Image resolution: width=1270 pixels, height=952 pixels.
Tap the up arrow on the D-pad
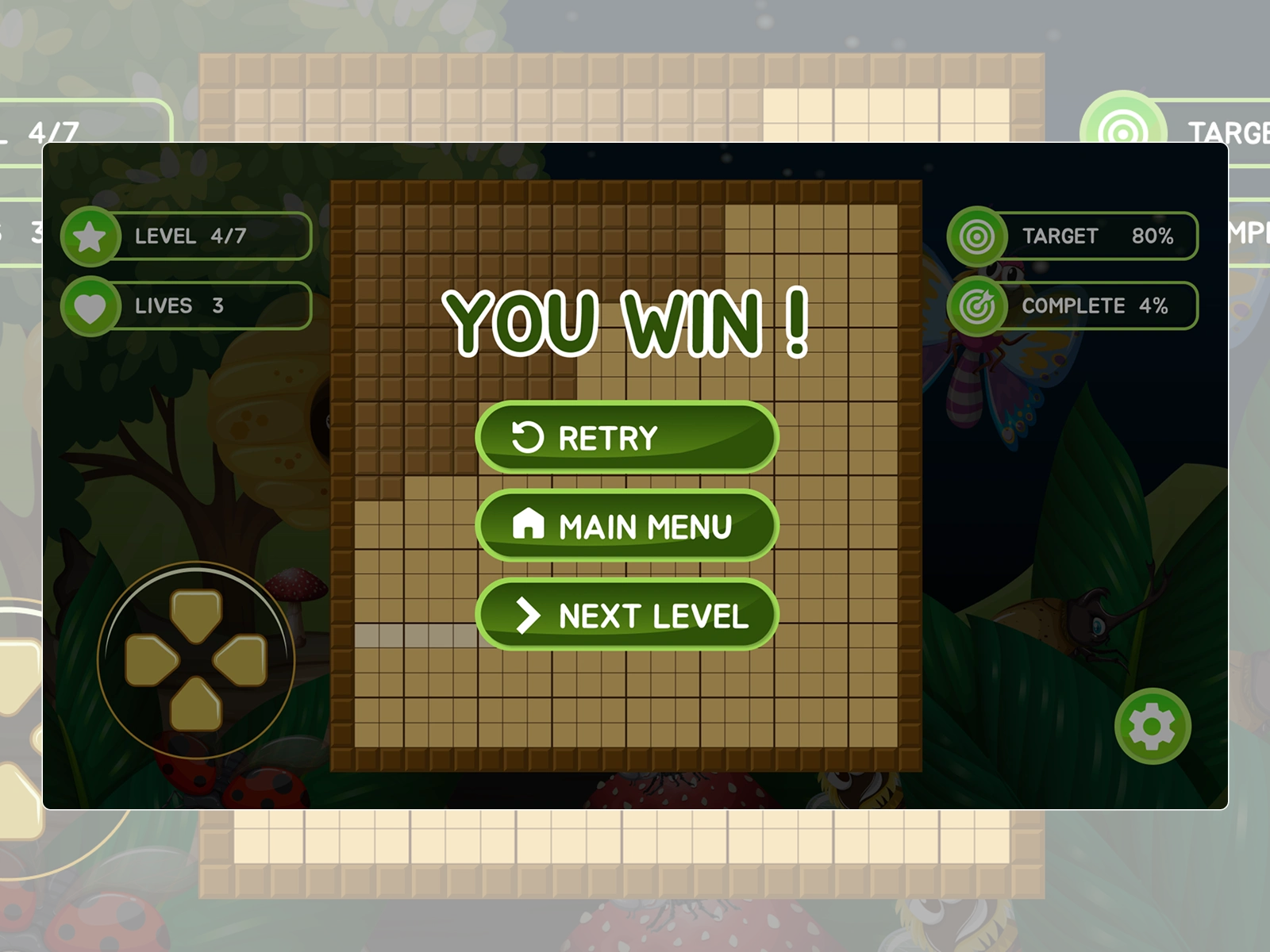pyautogui.click(x=196, y=615)
